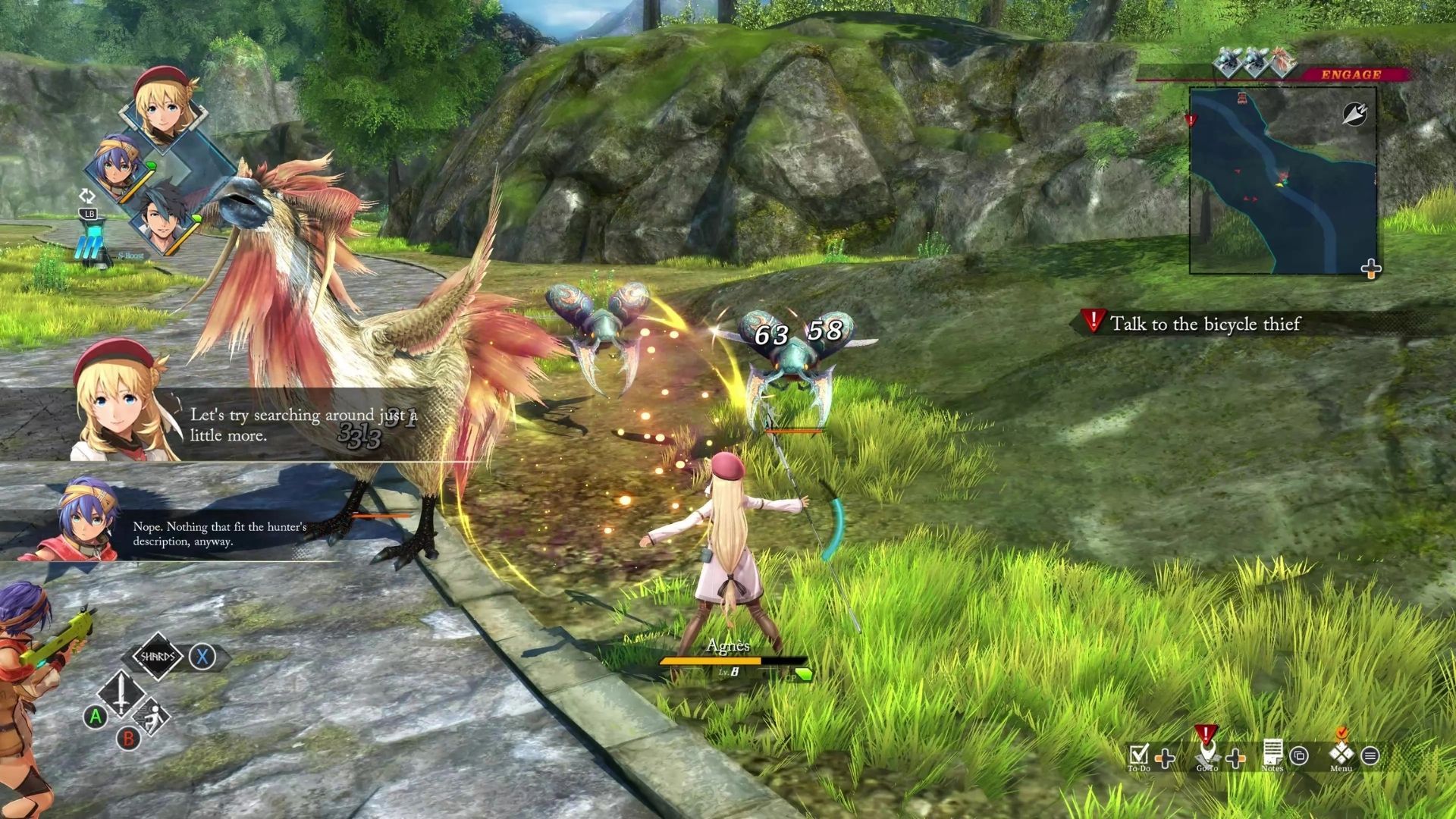Screen dimensions: 1456x819
Task: Click the party swap arrows icon
Action: pos(87,196)
